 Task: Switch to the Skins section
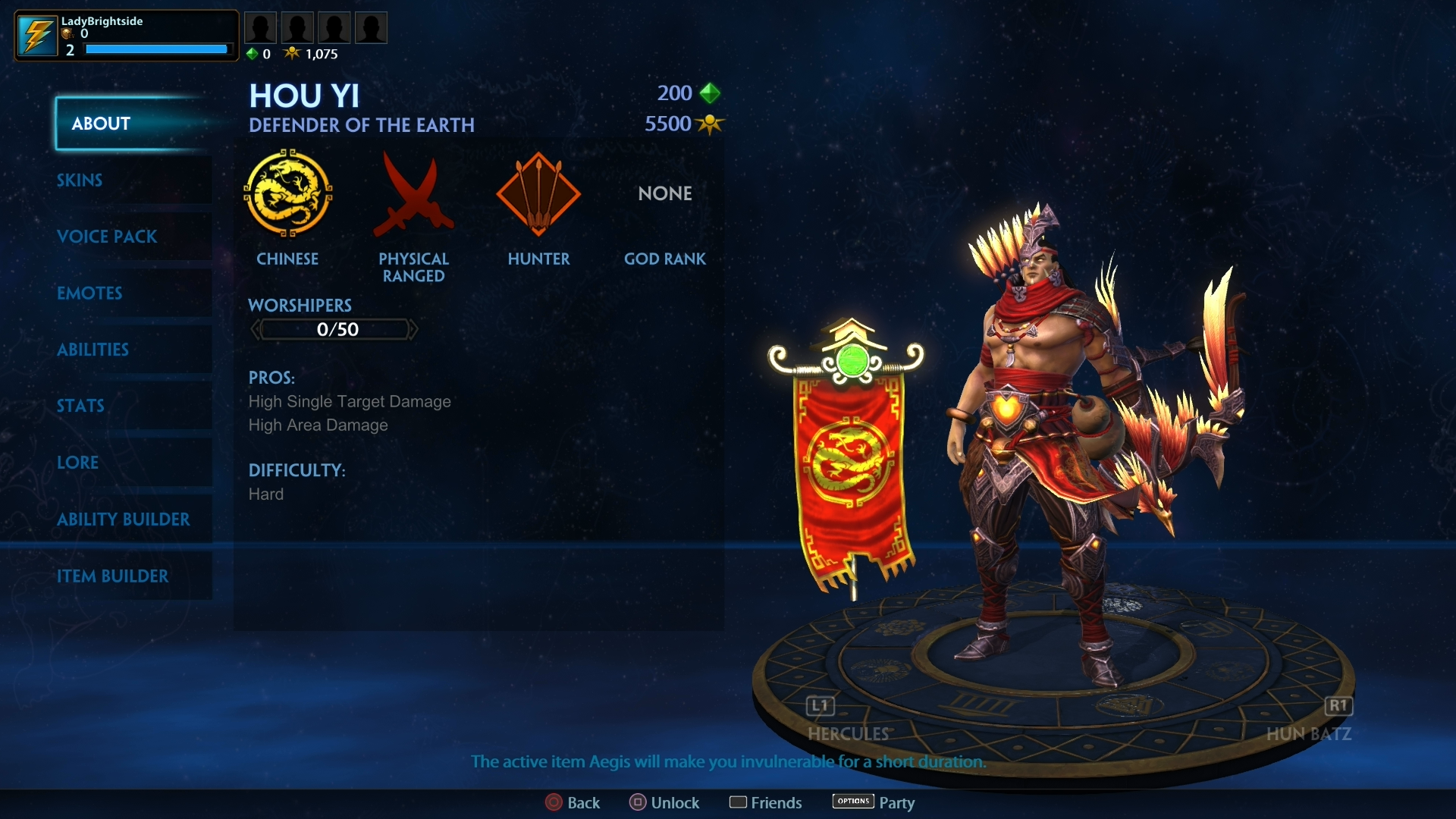pos(80,180)
